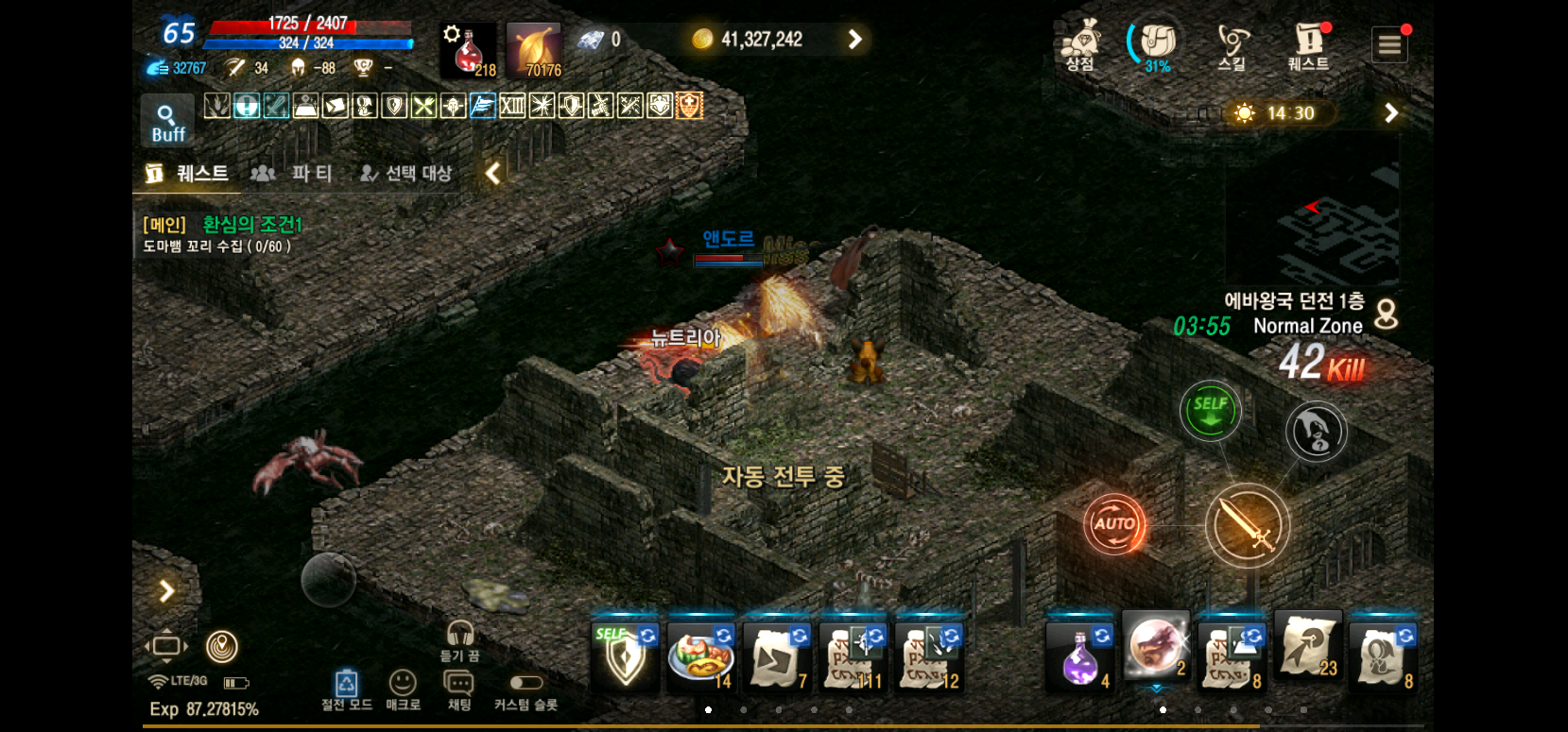Collapse the quest panel with left arrow

(x=492, y=173)
